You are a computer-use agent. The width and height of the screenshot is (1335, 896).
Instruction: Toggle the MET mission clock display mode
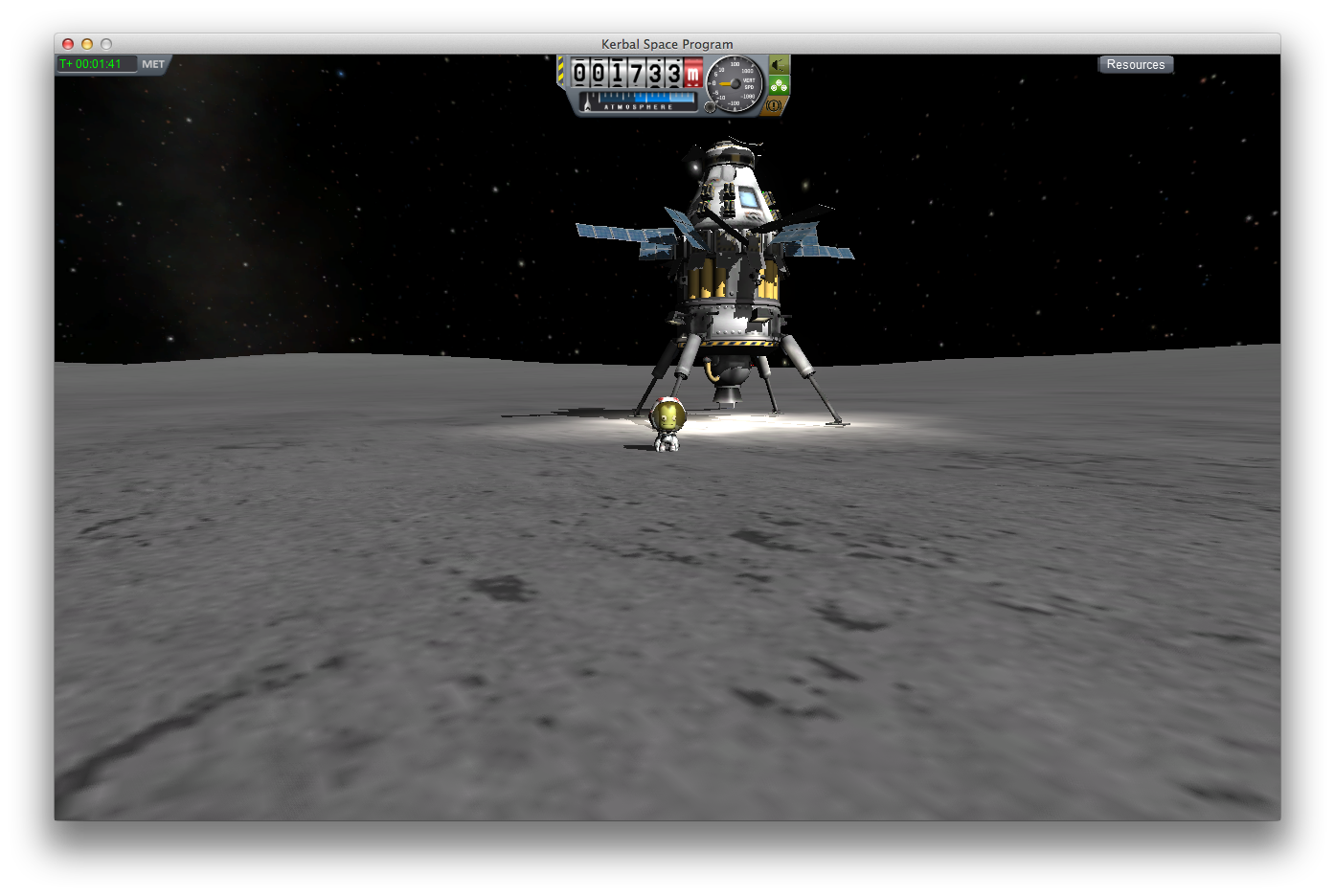point(153,64)
